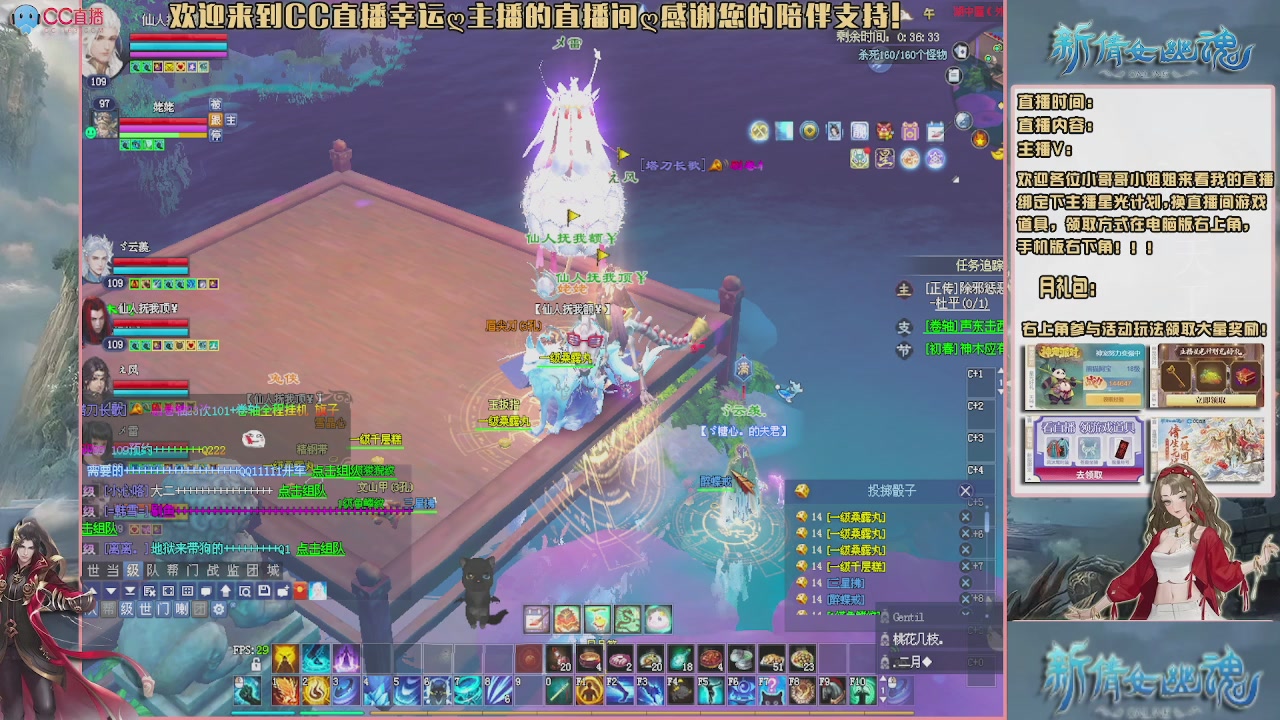
Task: Open the chat channel dropdown triangle
Action: 110,591
